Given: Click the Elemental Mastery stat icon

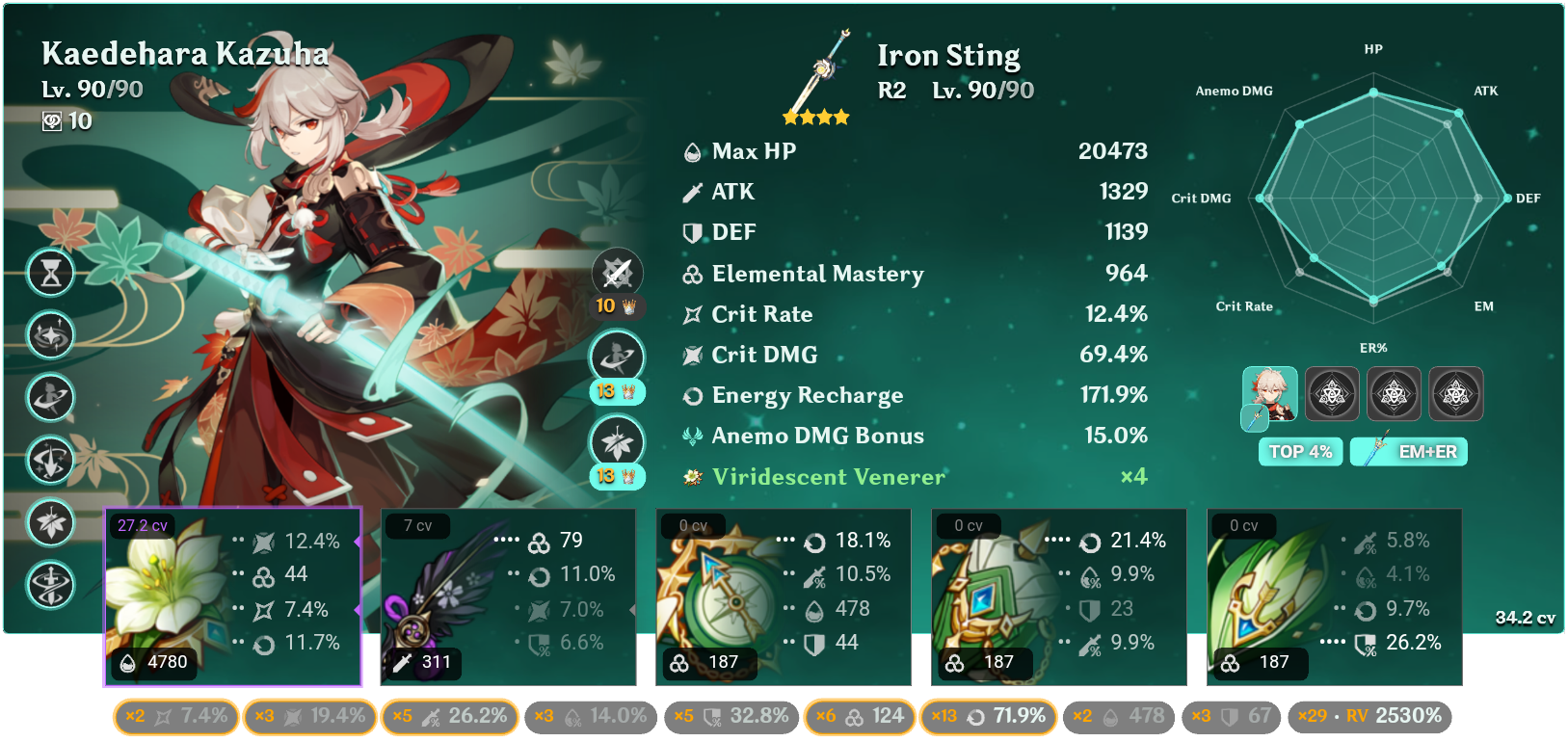Looking at the screenshot, I should [x=691, y=274].
